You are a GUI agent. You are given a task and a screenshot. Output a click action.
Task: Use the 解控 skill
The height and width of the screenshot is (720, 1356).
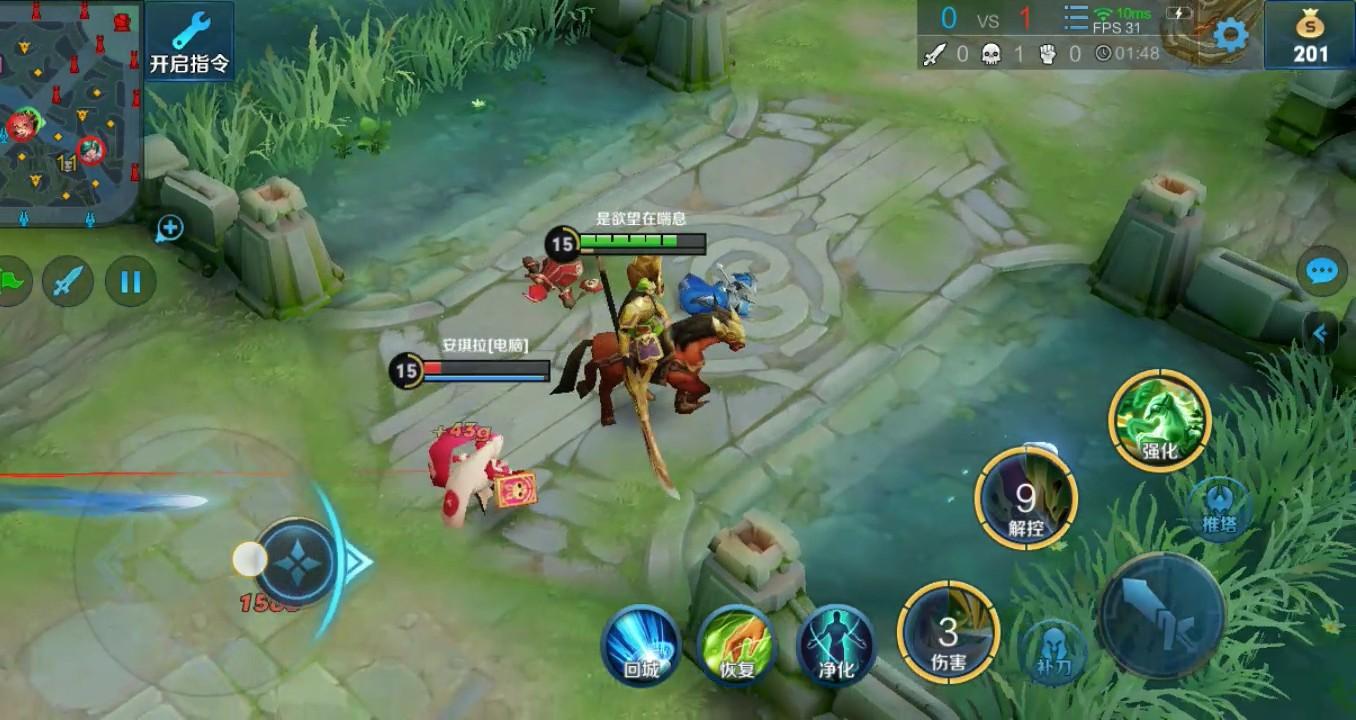pyautogui.click(x=1026, y=498)
